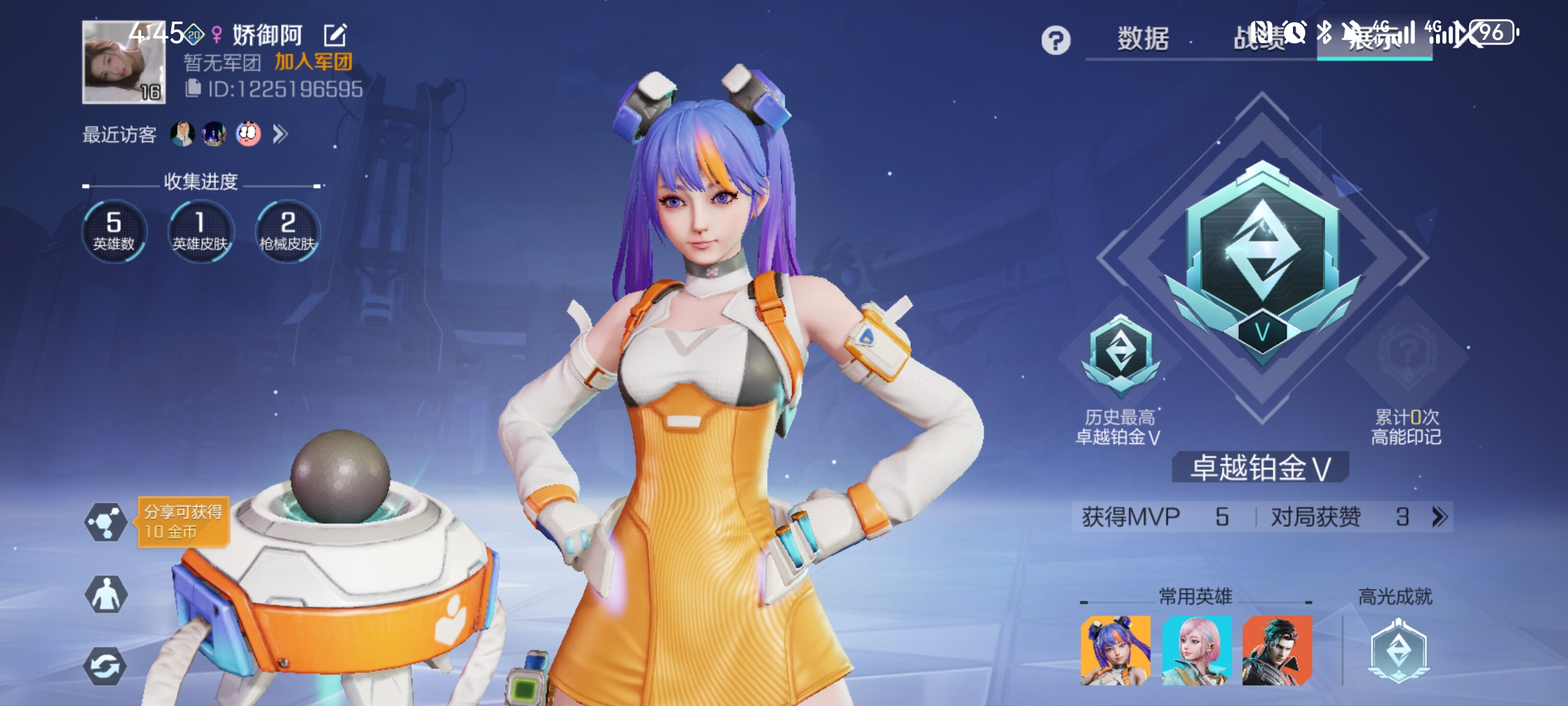Click the share hexagon icon
Screen dimensions: 1568x706
pos(106,522)
